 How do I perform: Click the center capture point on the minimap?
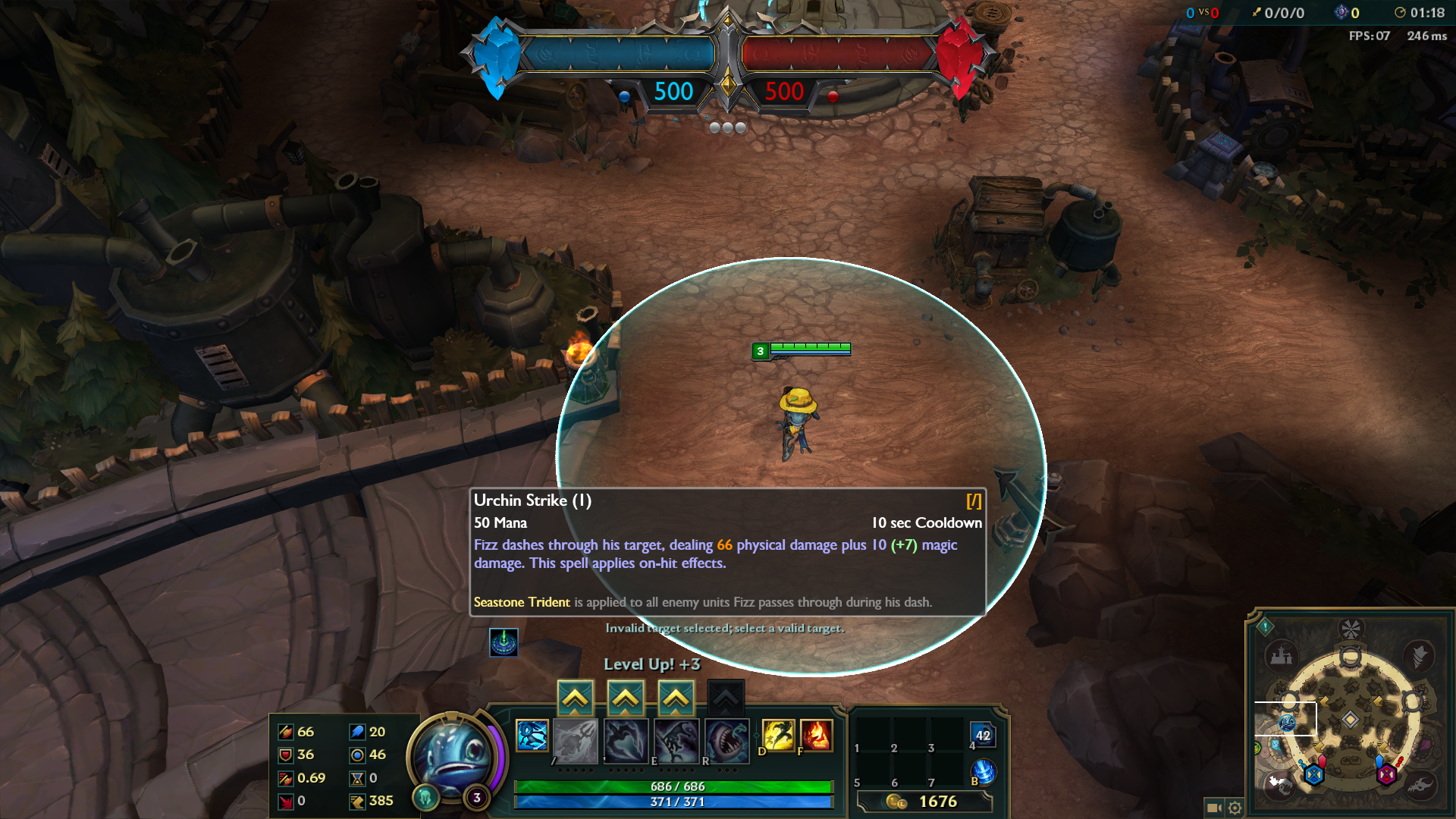point(1350,719)
